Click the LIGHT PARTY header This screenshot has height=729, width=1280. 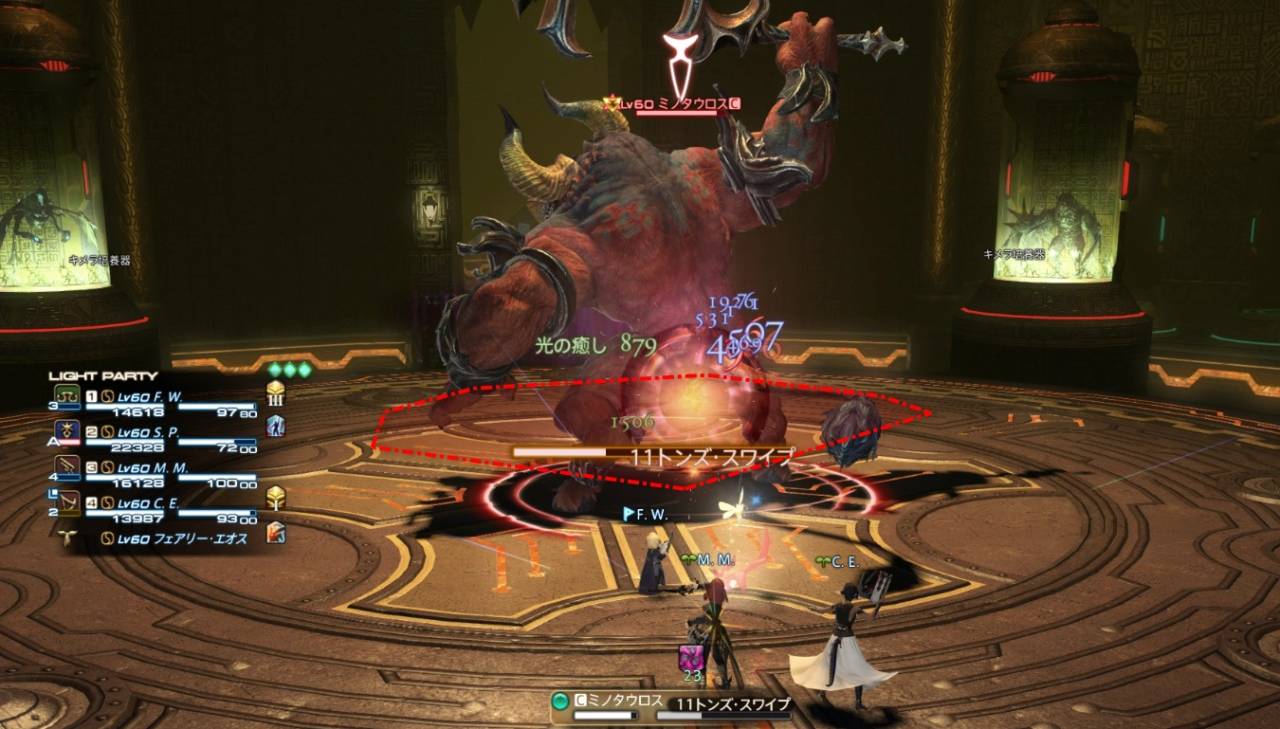[100, 375]
